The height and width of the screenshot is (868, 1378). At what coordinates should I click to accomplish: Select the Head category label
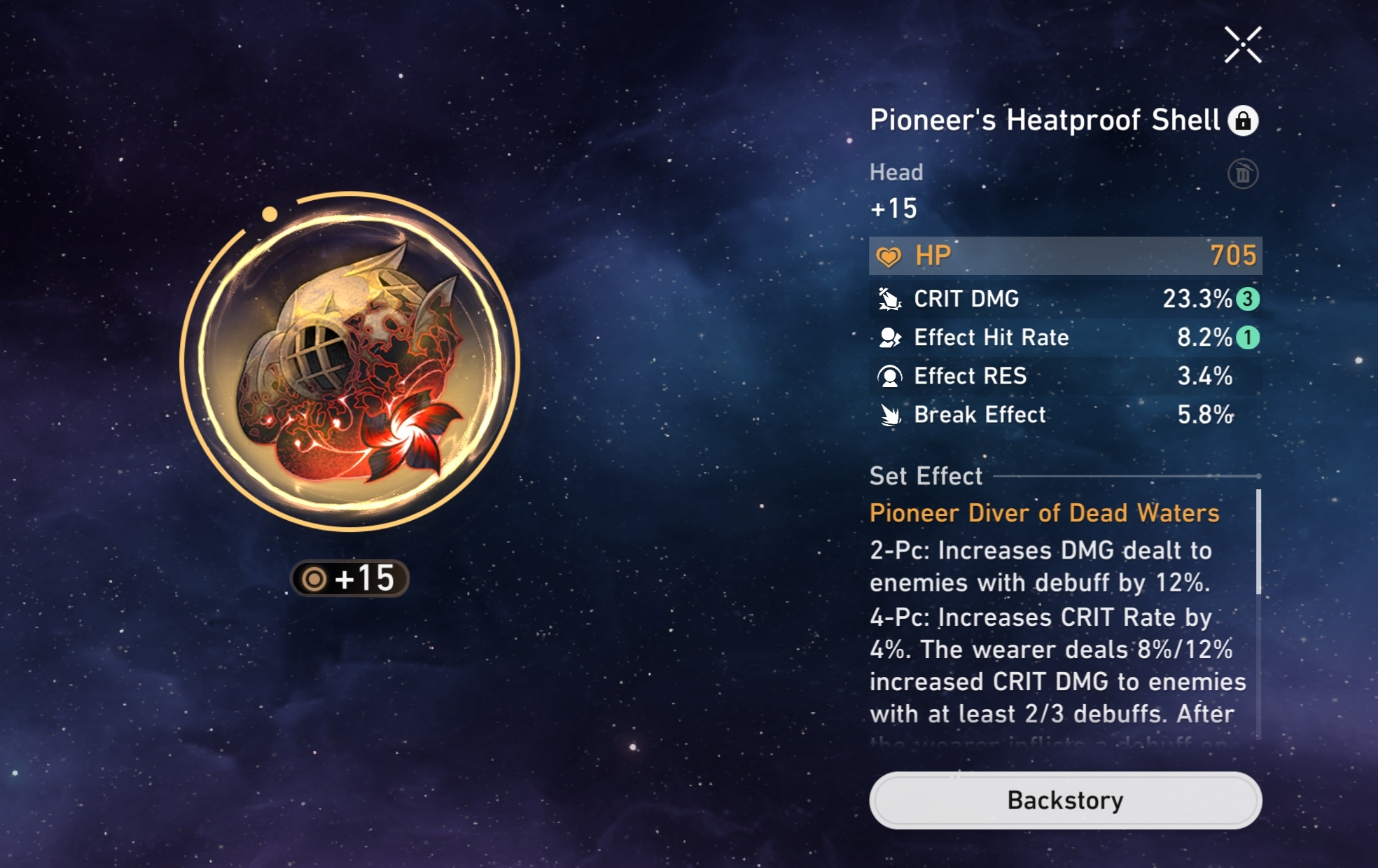pyautogui.click(x=896, y=172)
